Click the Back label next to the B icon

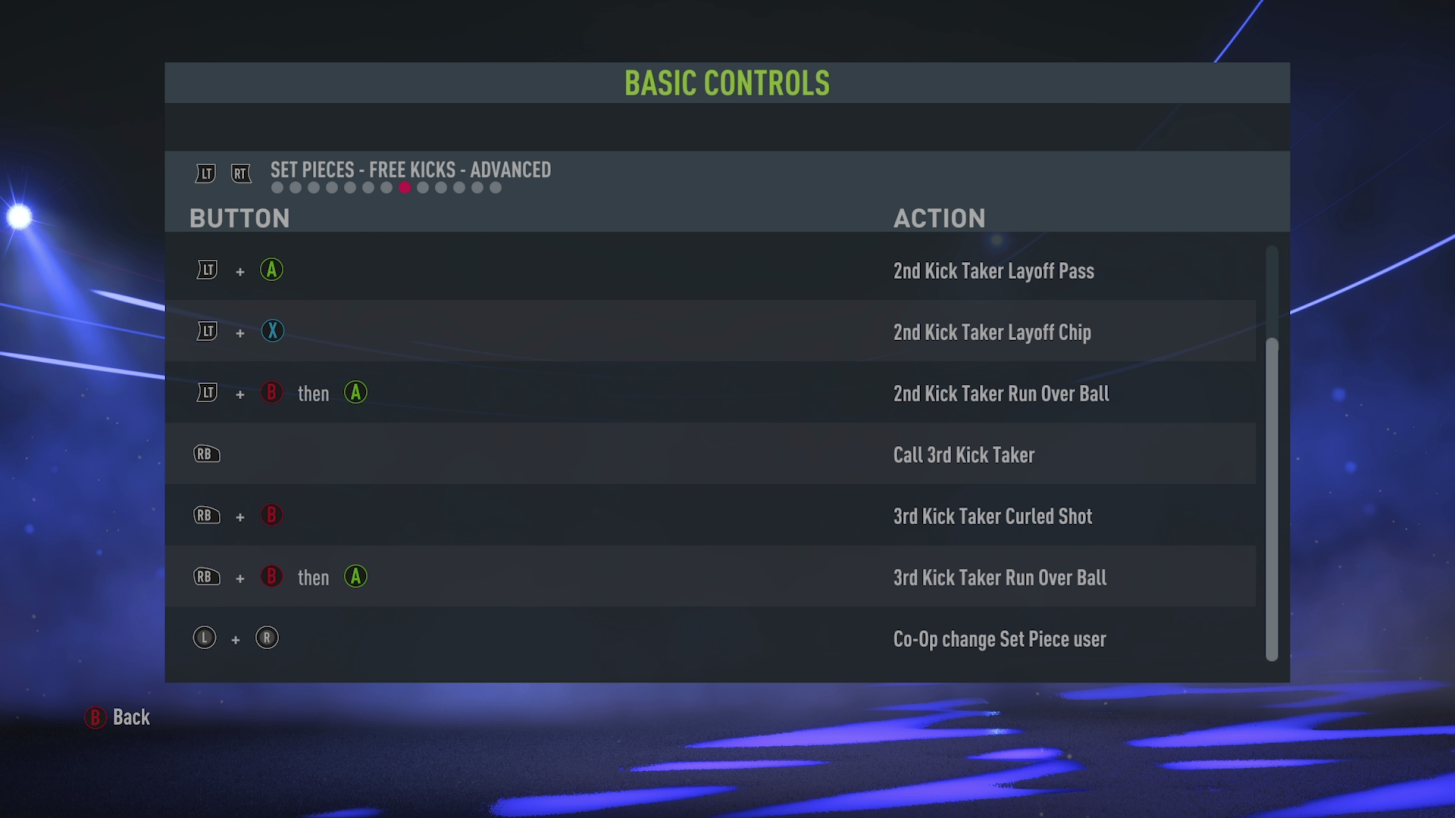point(131,717)
